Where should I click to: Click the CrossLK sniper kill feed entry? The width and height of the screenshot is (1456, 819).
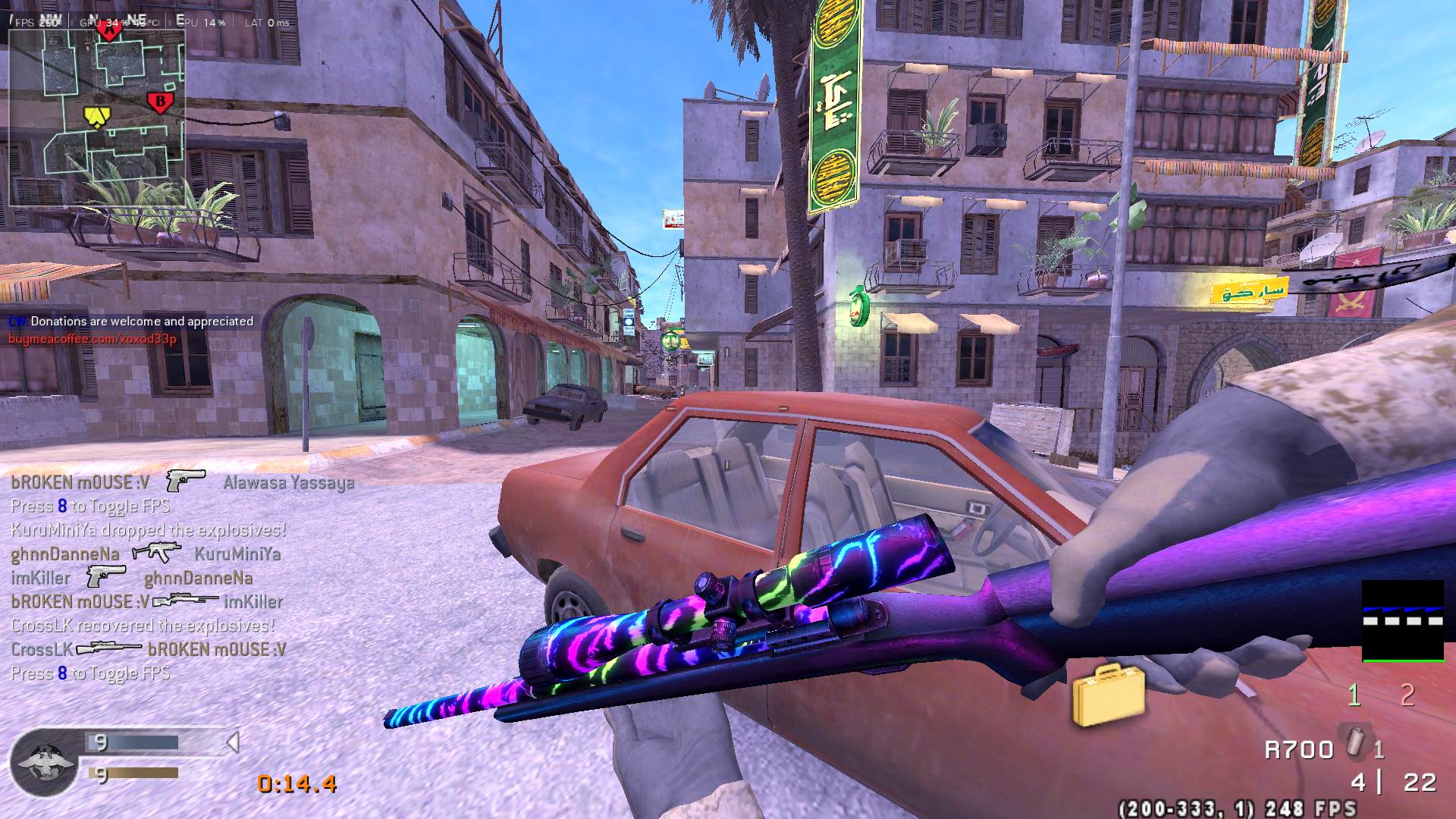coord(149,649)
